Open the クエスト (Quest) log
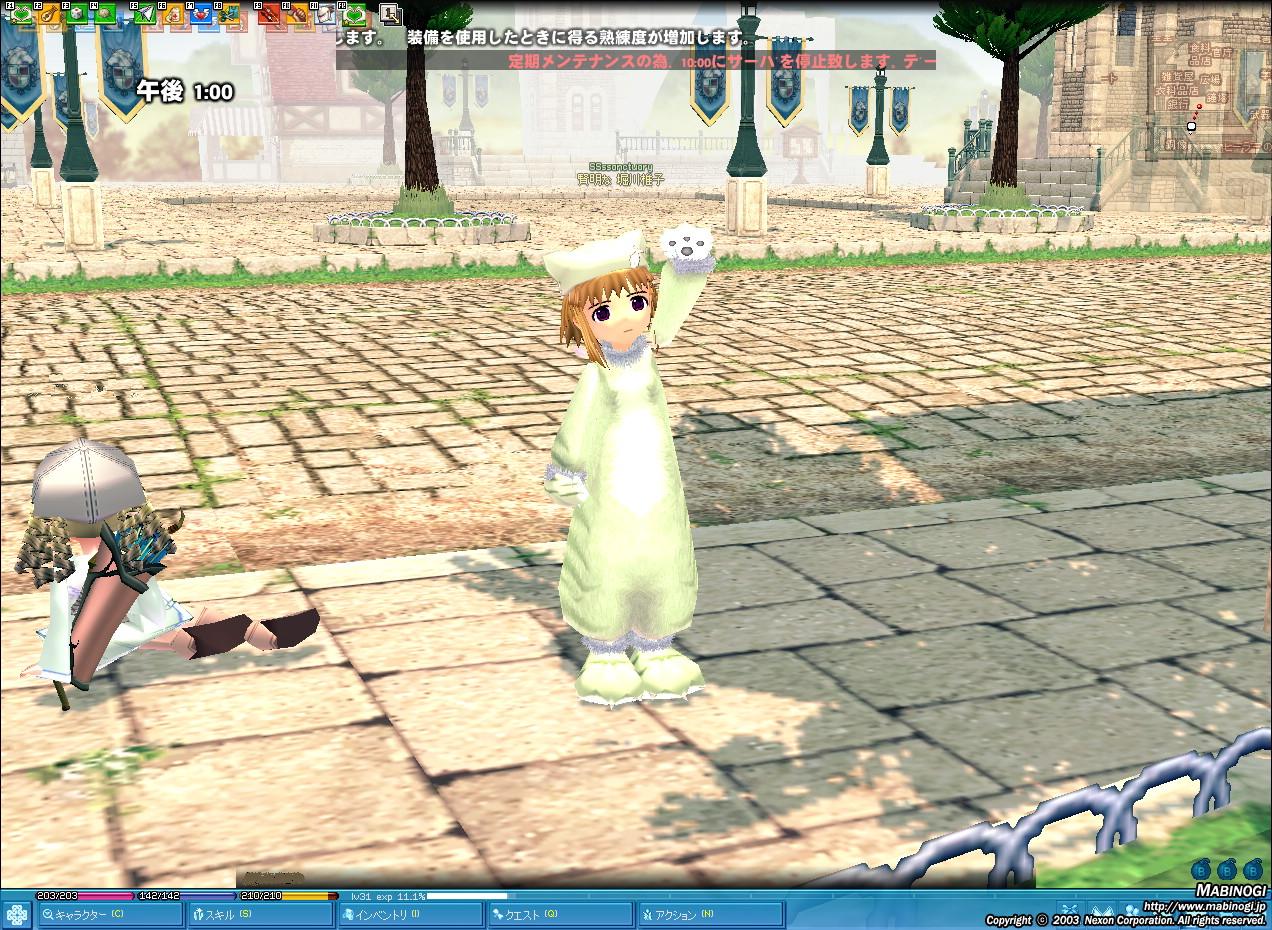This screenshot has width=1272, height=930. click(560, 914)
